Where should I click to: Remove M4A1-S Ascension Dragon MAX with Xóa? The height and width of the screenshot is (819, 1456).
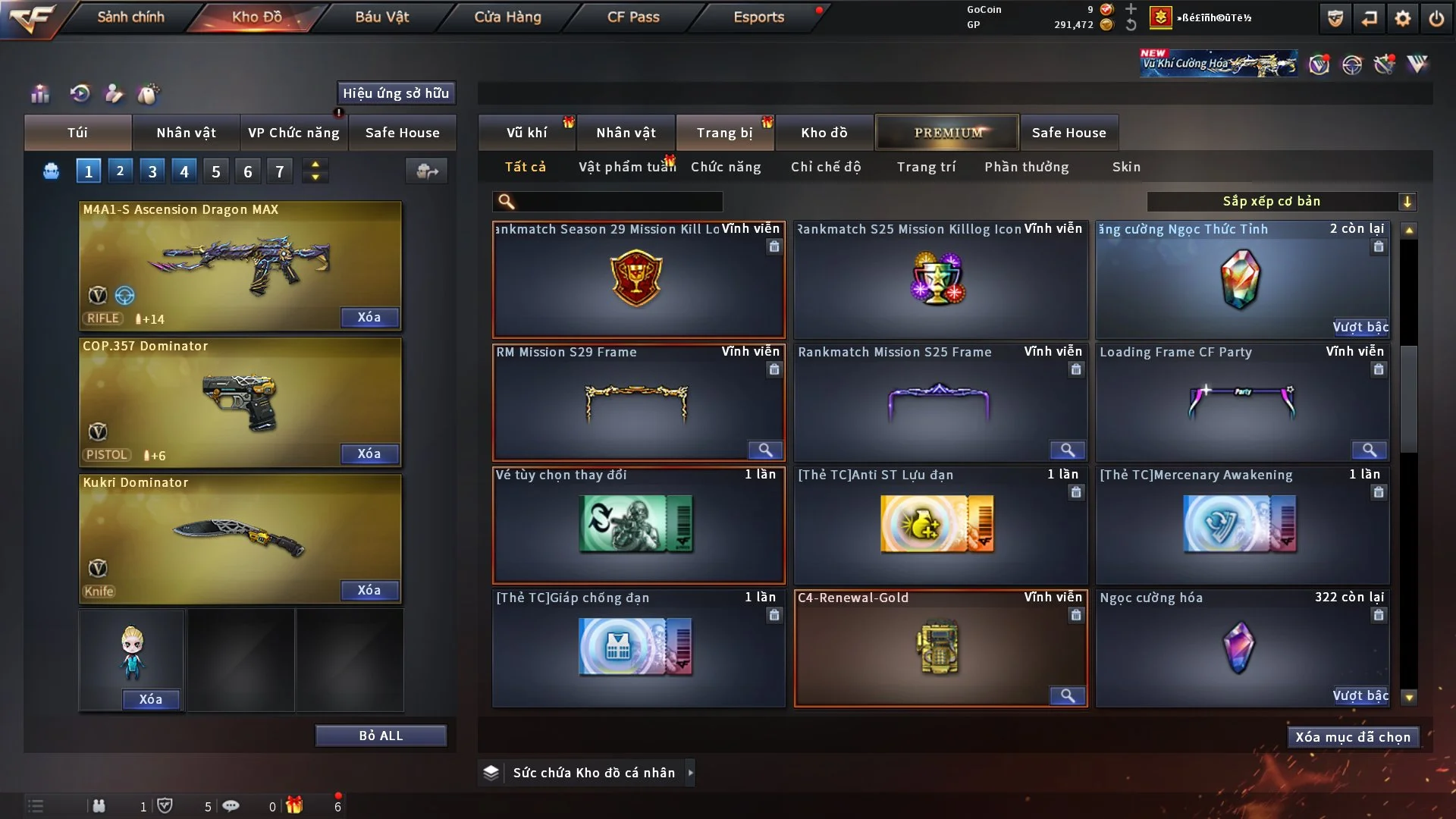tap(369, 317)
